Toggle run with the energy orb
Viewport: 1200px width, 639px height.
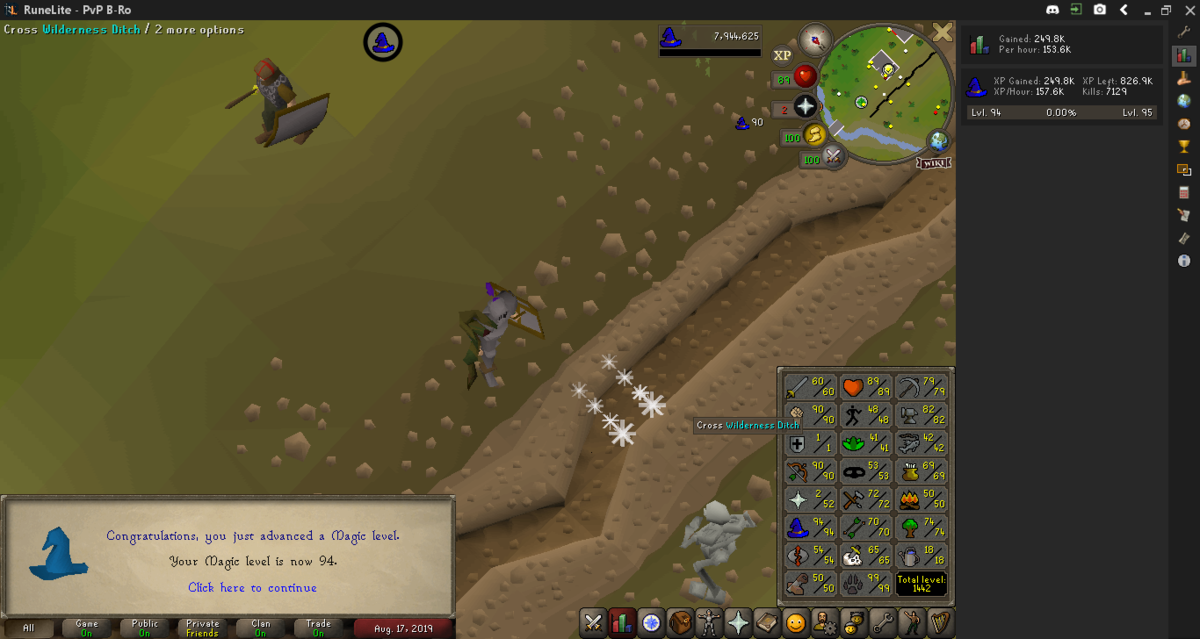click(815, 134)
